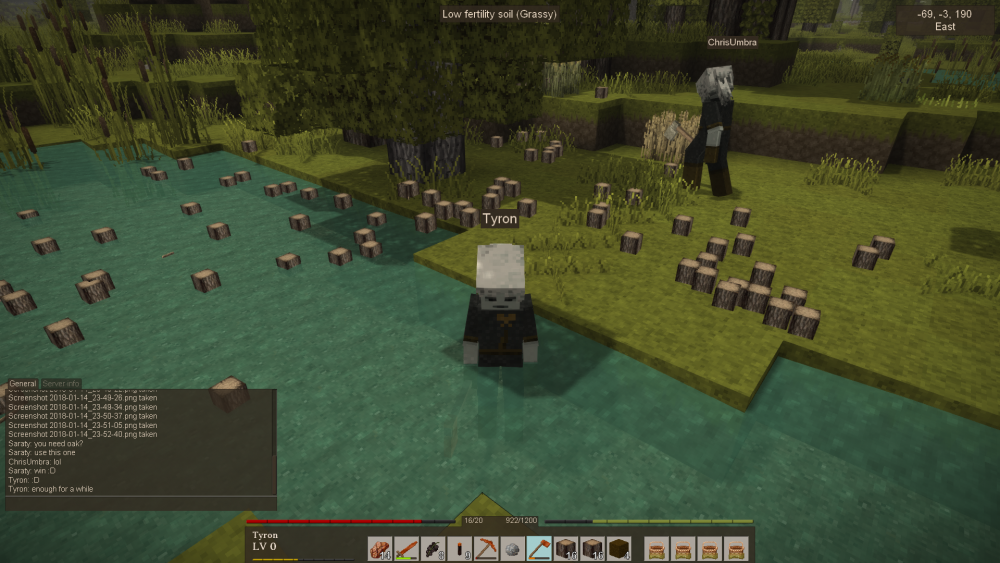Click the highlighted axe hotbar slot
The width and height of the screenshot is (1000, 563).
tap(539, 548)
